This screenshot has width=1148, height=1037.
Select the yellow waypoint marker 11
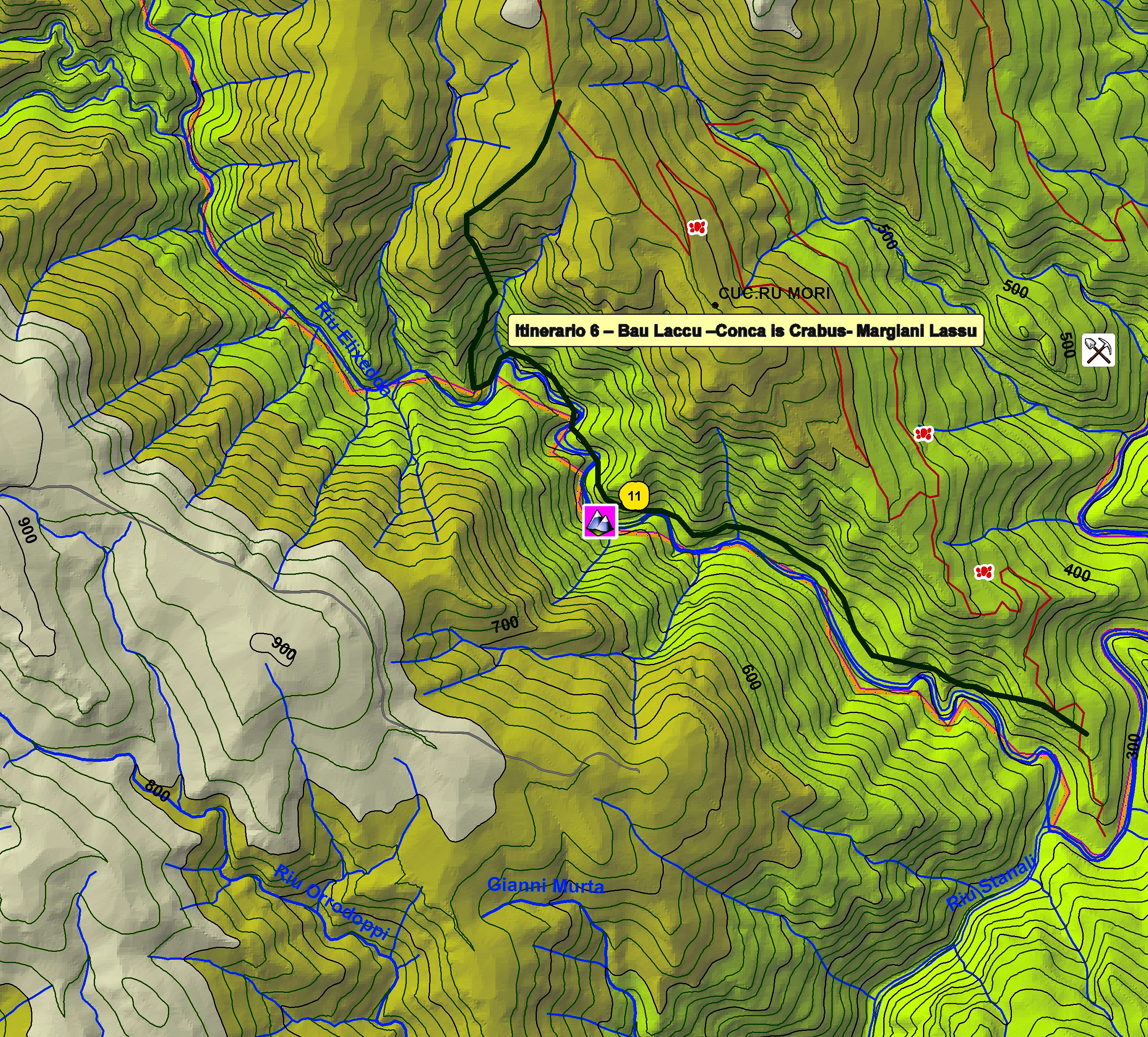coord(634,496)
